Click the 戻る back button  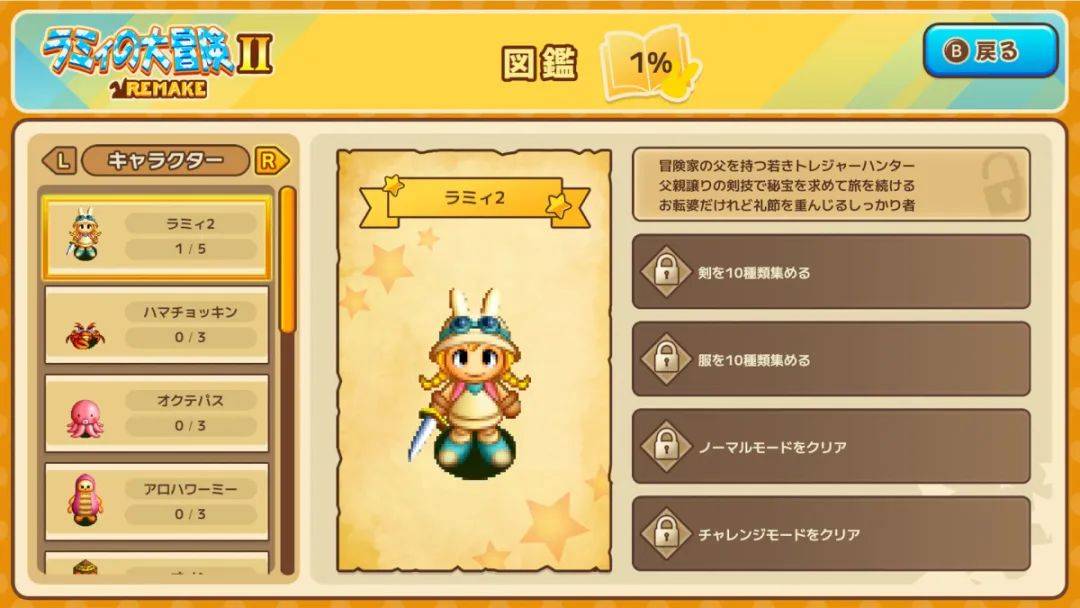tap(989, 51)
